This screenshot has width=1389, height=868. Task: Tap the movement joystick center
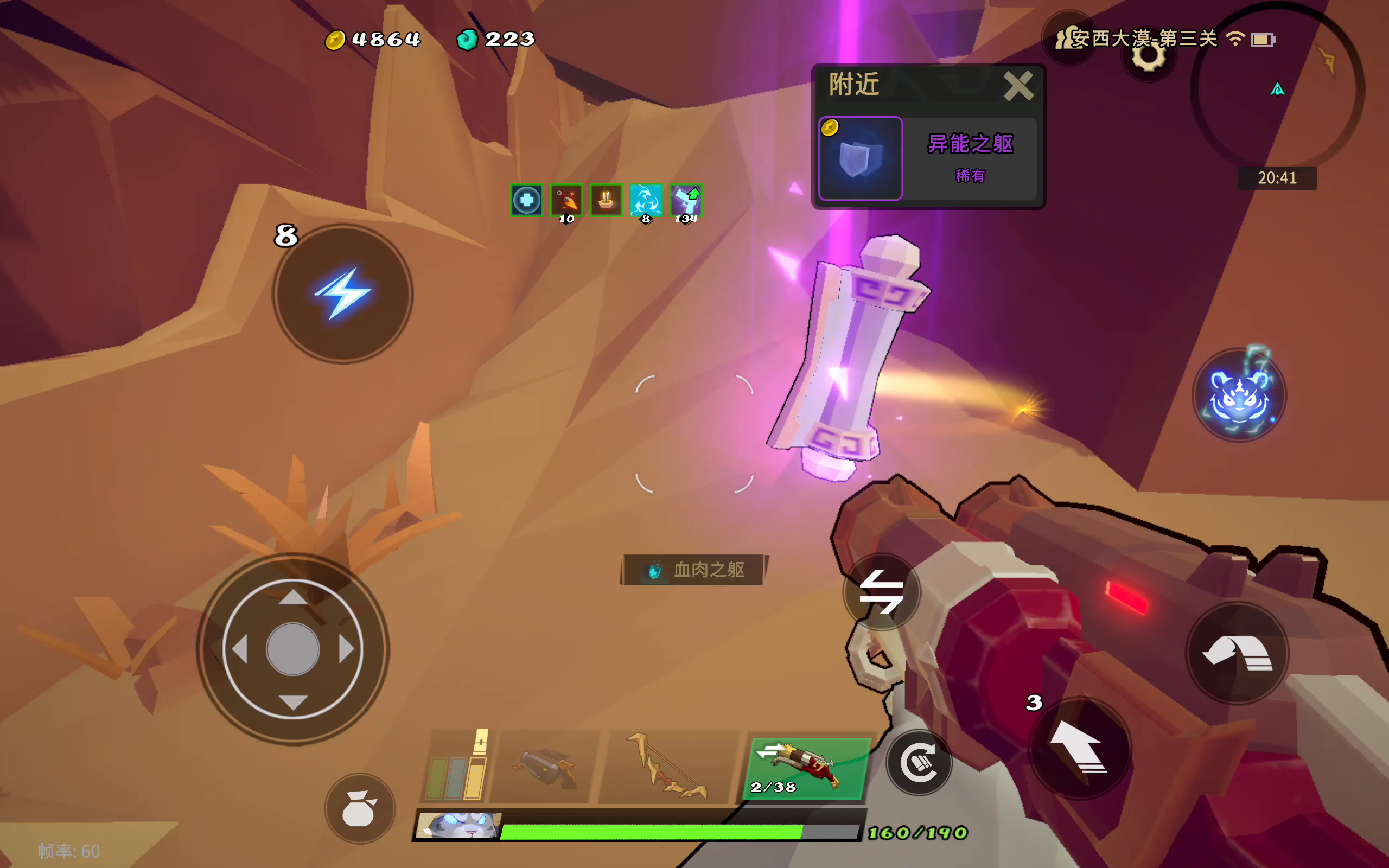[293, 649]
